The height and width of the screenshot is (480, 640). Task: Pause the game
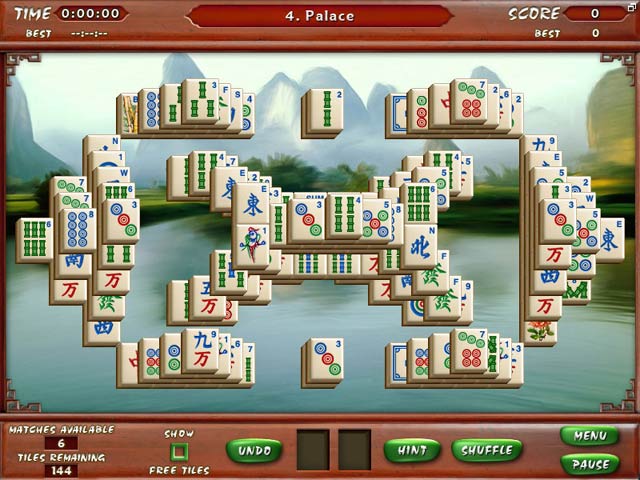pyautogui.click(x=589, y=464)
